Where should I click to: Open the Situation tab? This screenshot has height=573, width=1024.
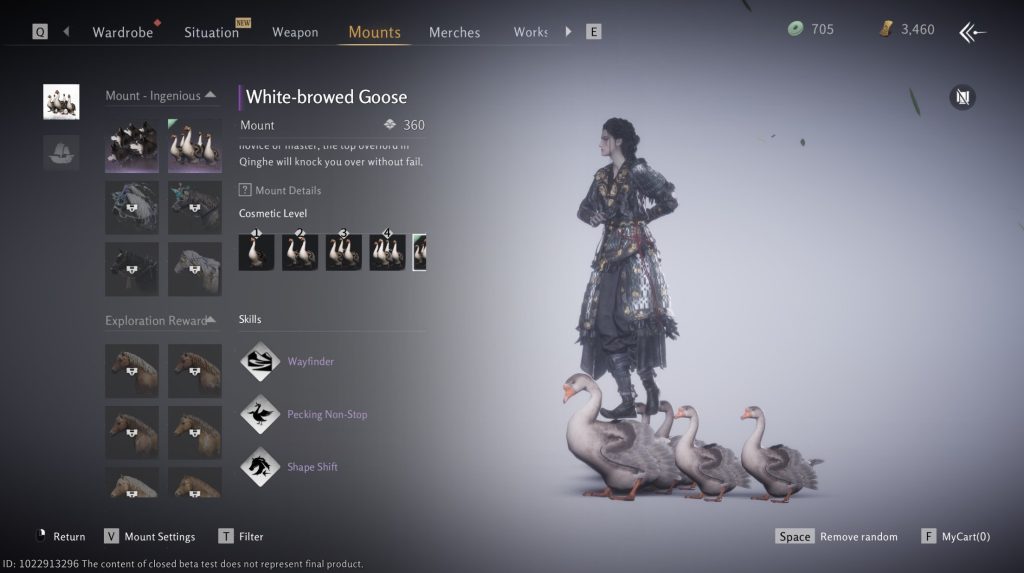(211, 32)
